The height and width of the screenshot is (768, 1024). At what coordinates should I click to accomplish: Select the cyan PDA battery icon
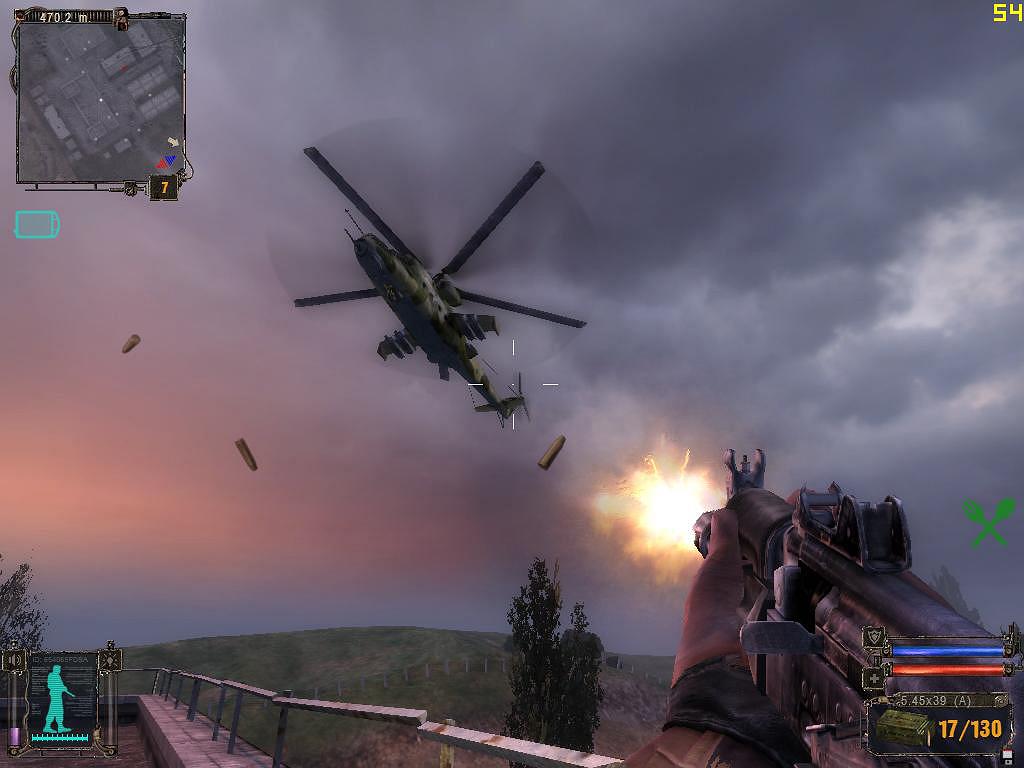(37, 225)
